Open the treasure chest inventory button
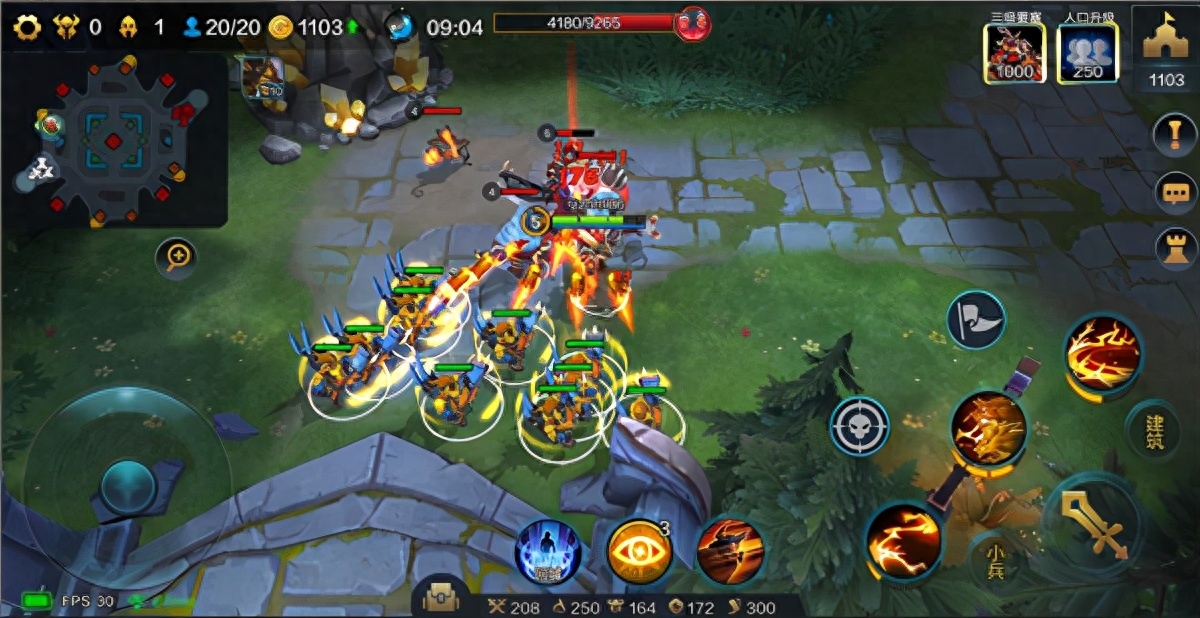 click(441, 598)
